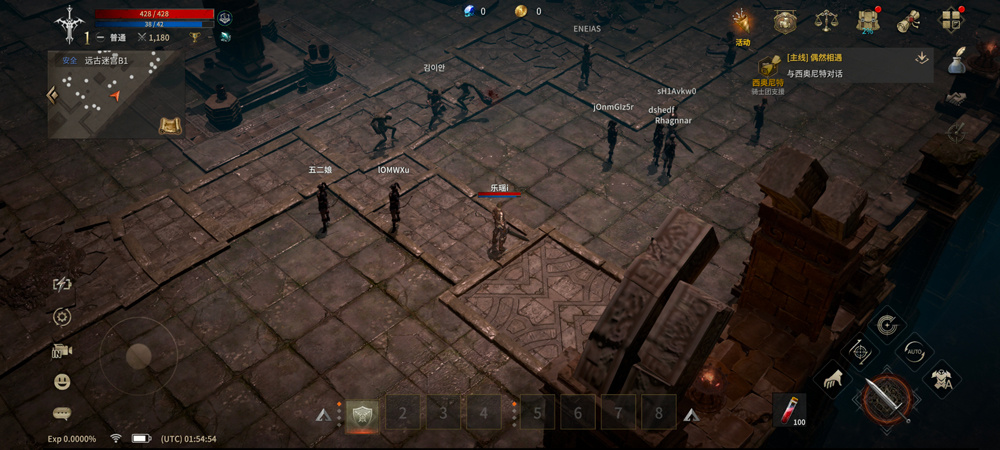Activate the shield skill in hotbar slot one
This screenshot has width=1000, height=450.
click(362, 412)
